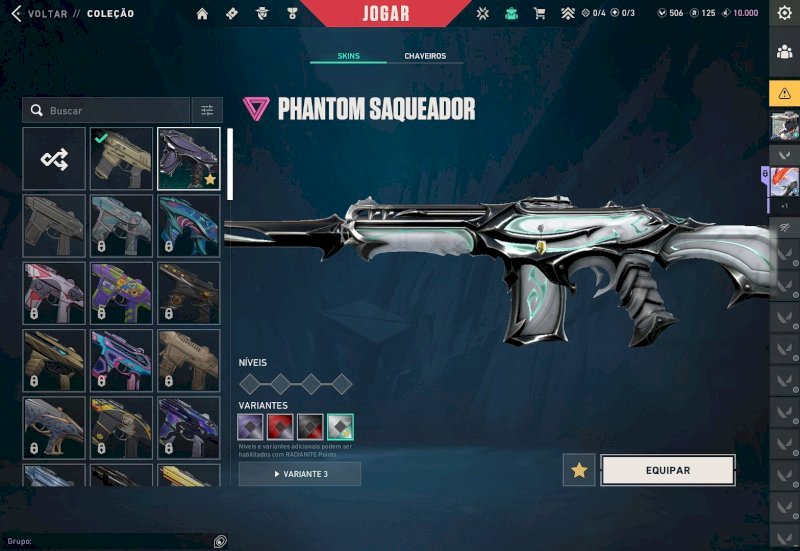Viewport: 800px width, 551px height.
Task: Select the equipped tan Phantom skin
Action: pos(122,158)
